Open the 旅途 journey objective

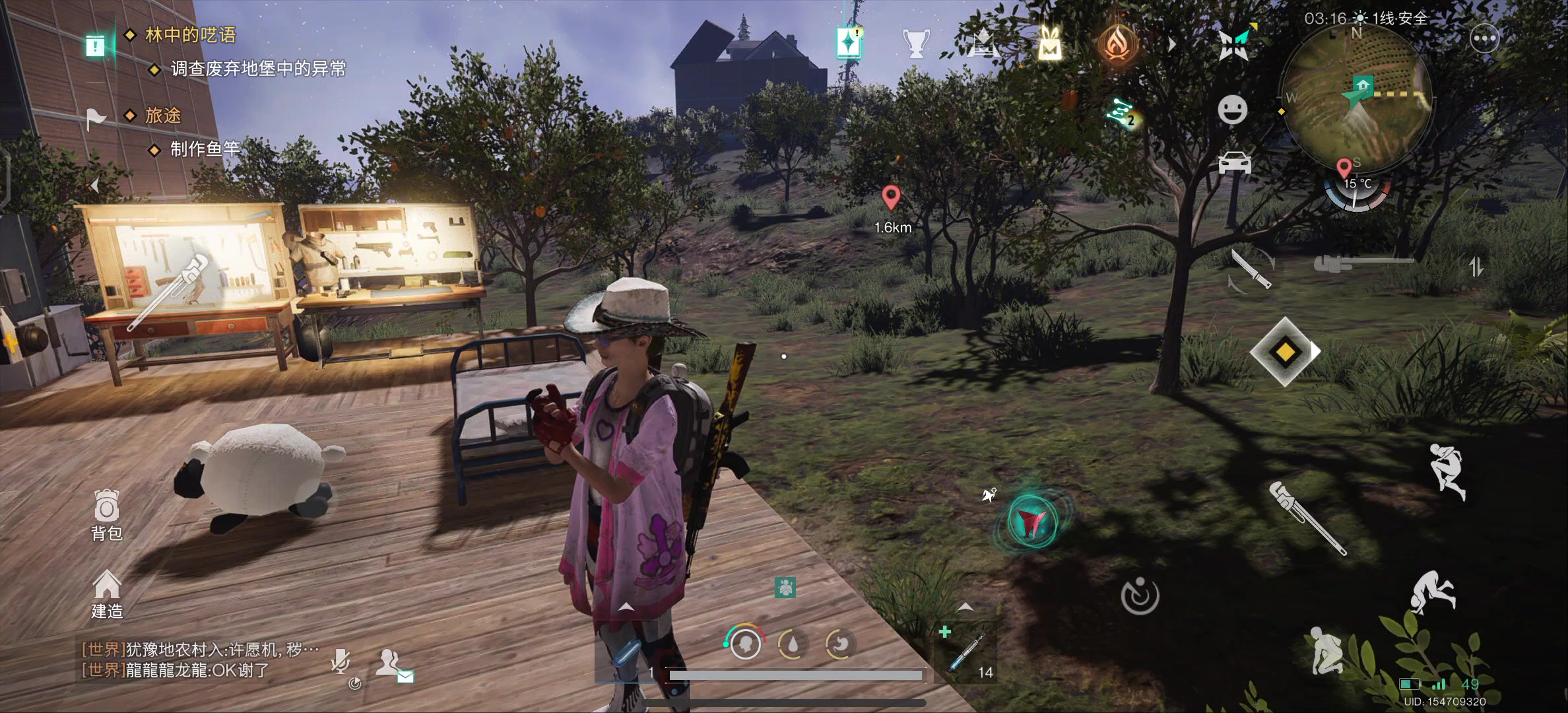coord(162,116)
